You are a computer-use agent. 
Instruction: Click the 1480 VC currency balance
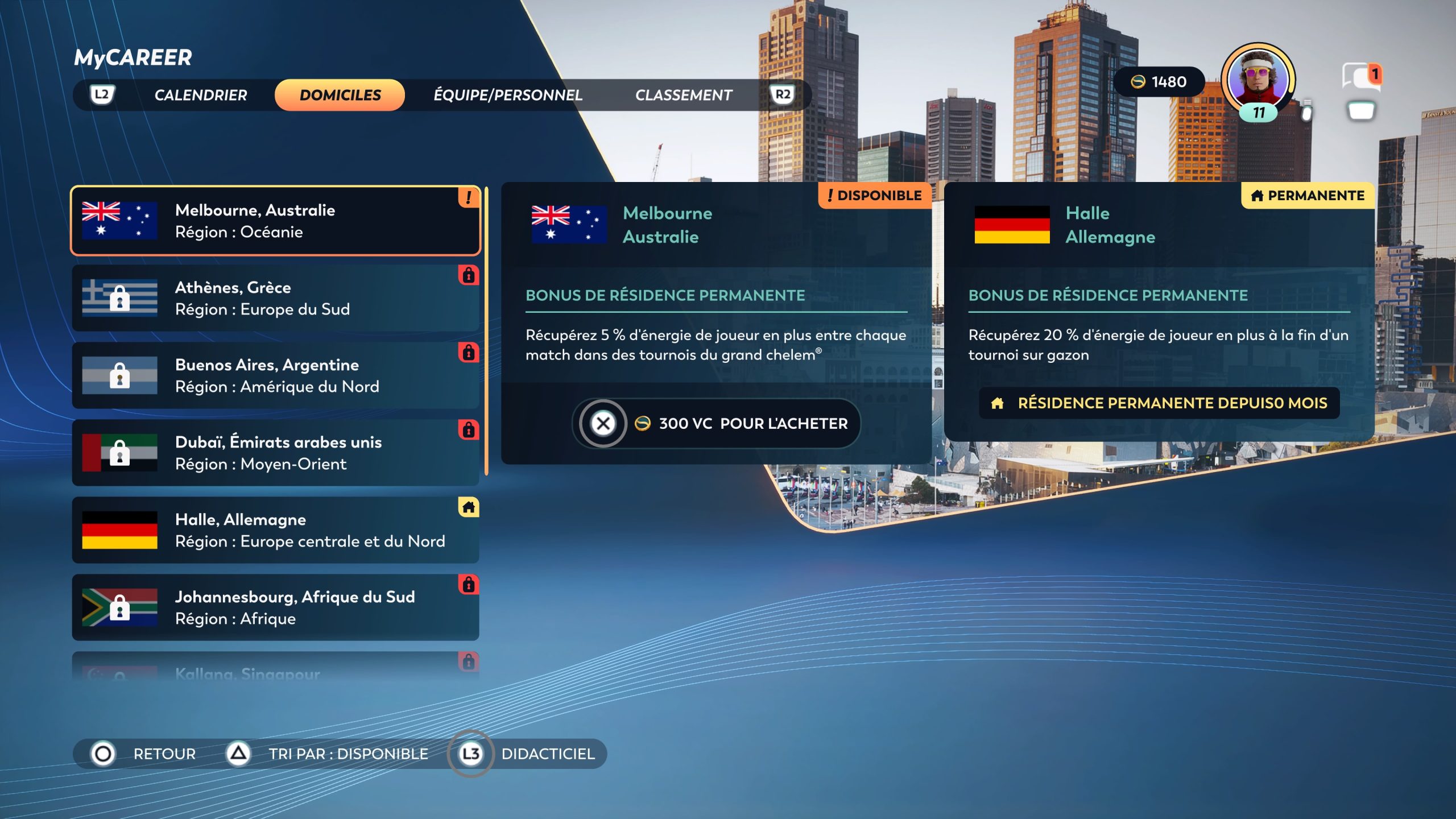1159,82
